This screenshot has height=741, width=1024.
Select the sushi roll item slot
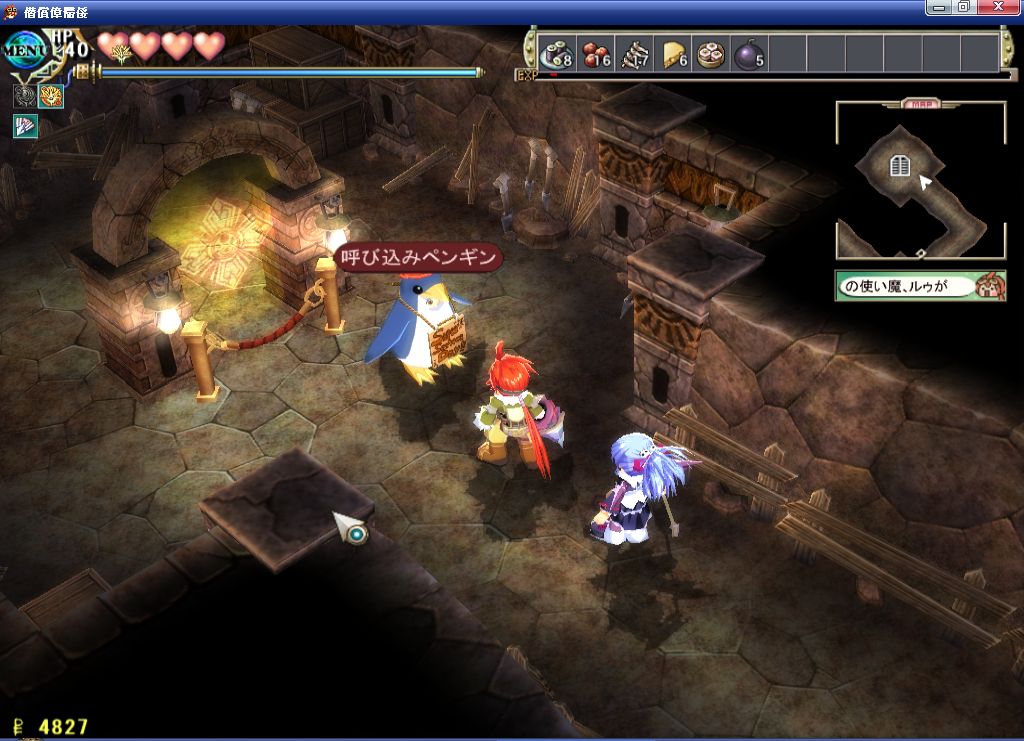(x=555, y=52)
